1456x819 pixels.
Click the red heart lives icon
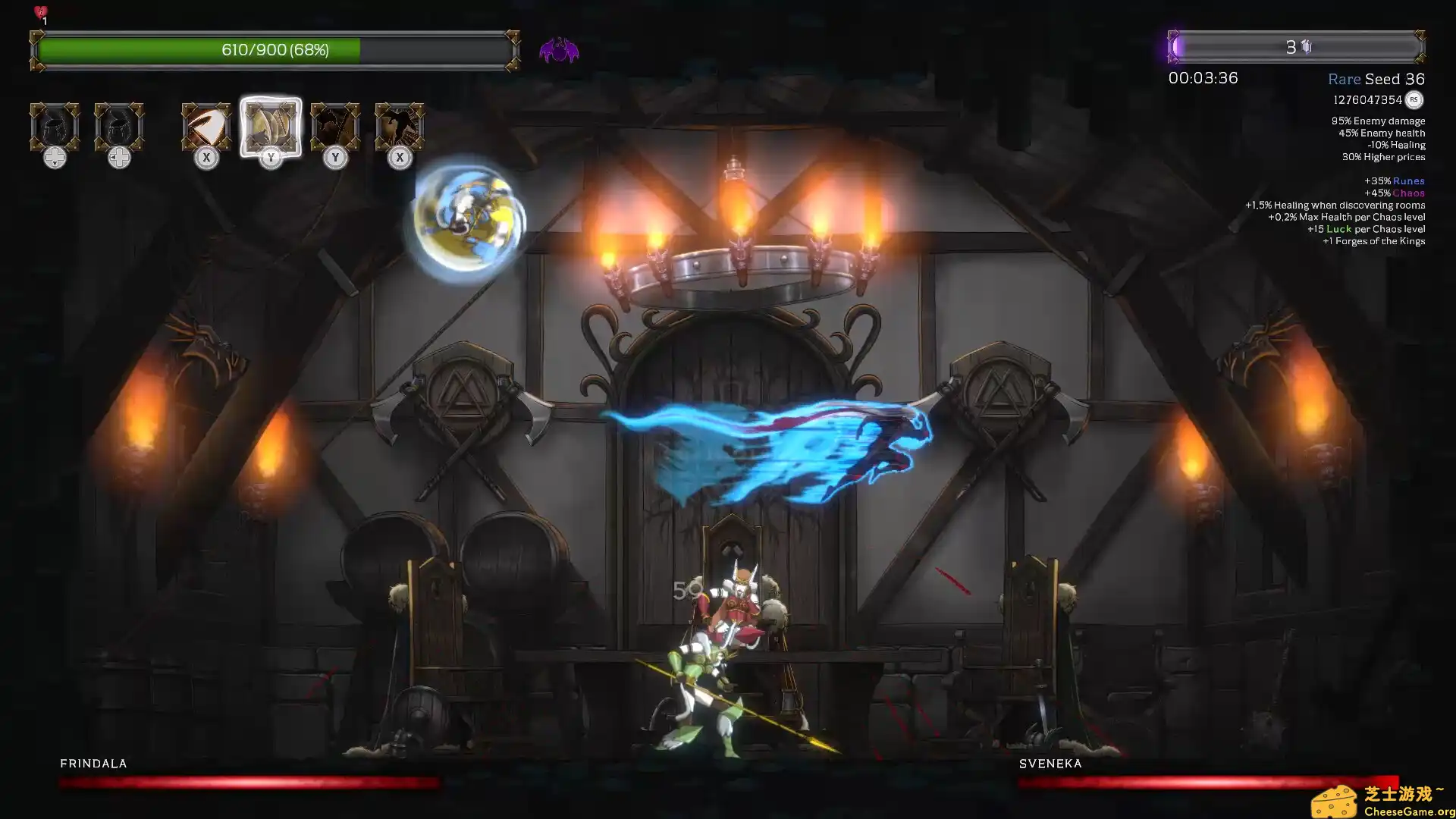(41, 12)
